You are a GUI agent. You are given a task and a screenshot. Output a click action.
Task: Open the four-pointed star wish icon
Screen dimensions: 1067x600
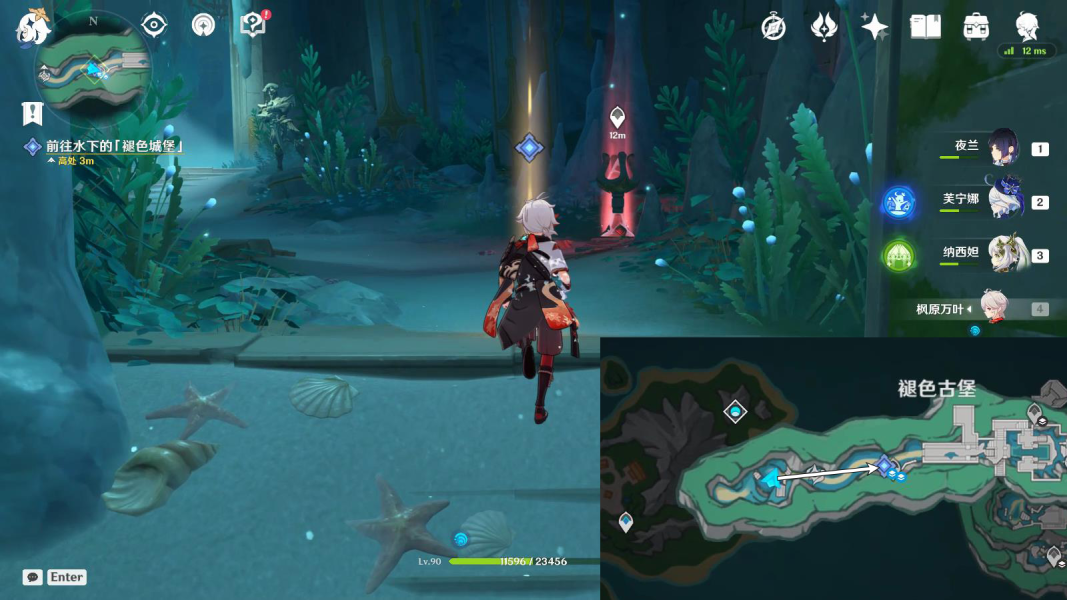(875, 27)
